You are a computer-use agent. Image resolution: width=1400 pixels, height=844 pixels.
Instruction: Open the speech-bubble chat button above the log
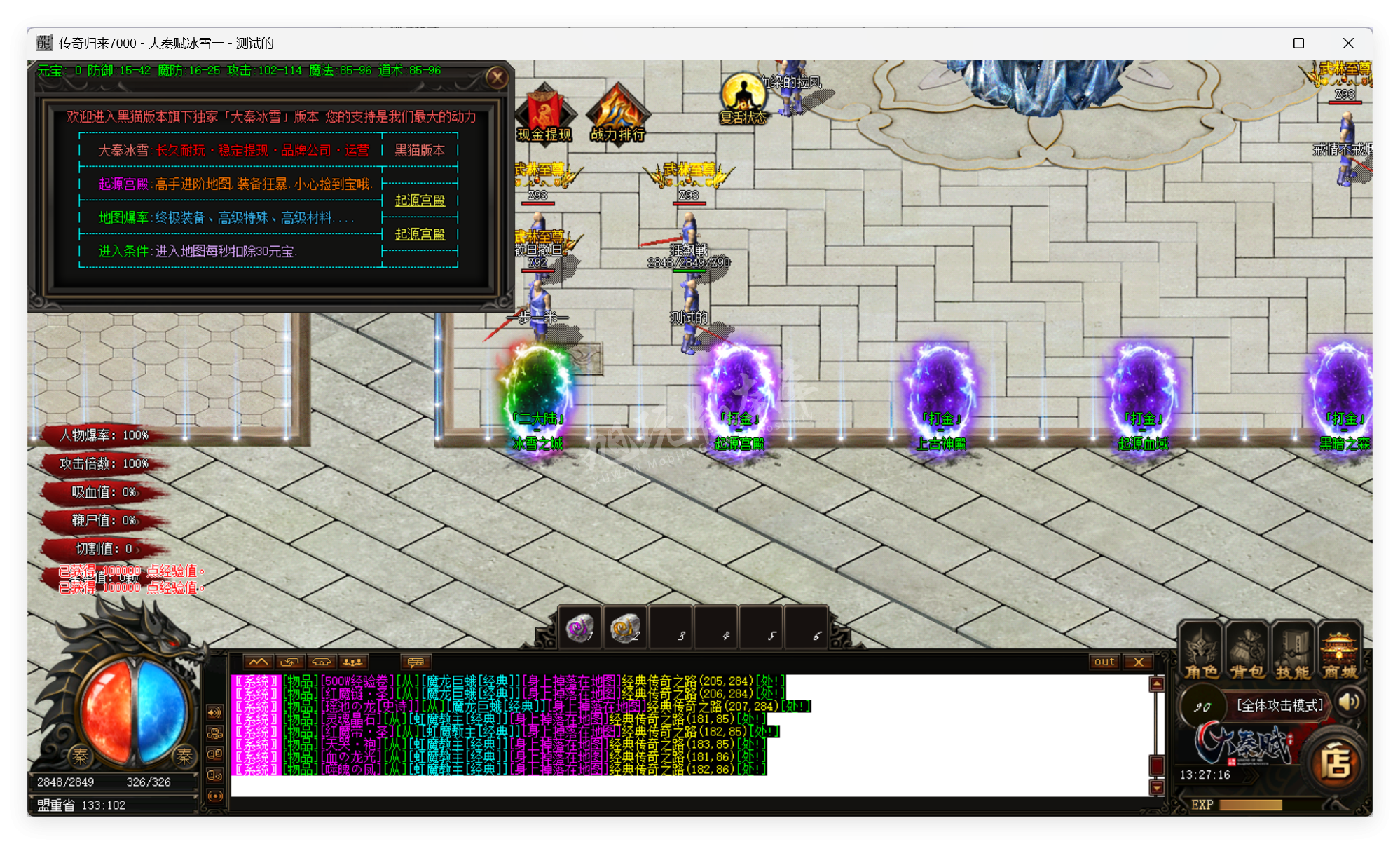click(x=416, y=662)
